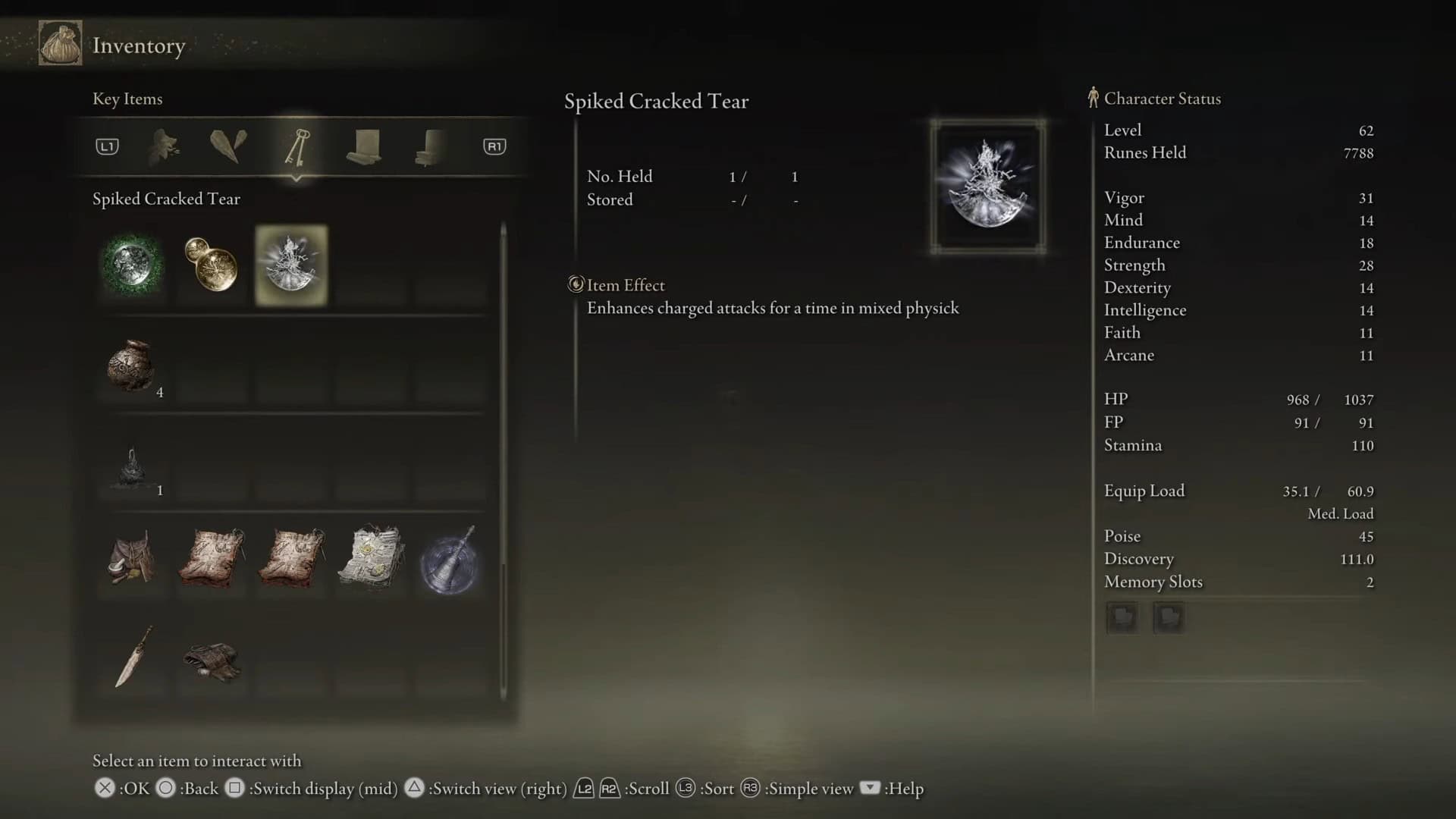Select the whetstone knife item
The width and height of the screenshot is (1456, 819).
134,657
